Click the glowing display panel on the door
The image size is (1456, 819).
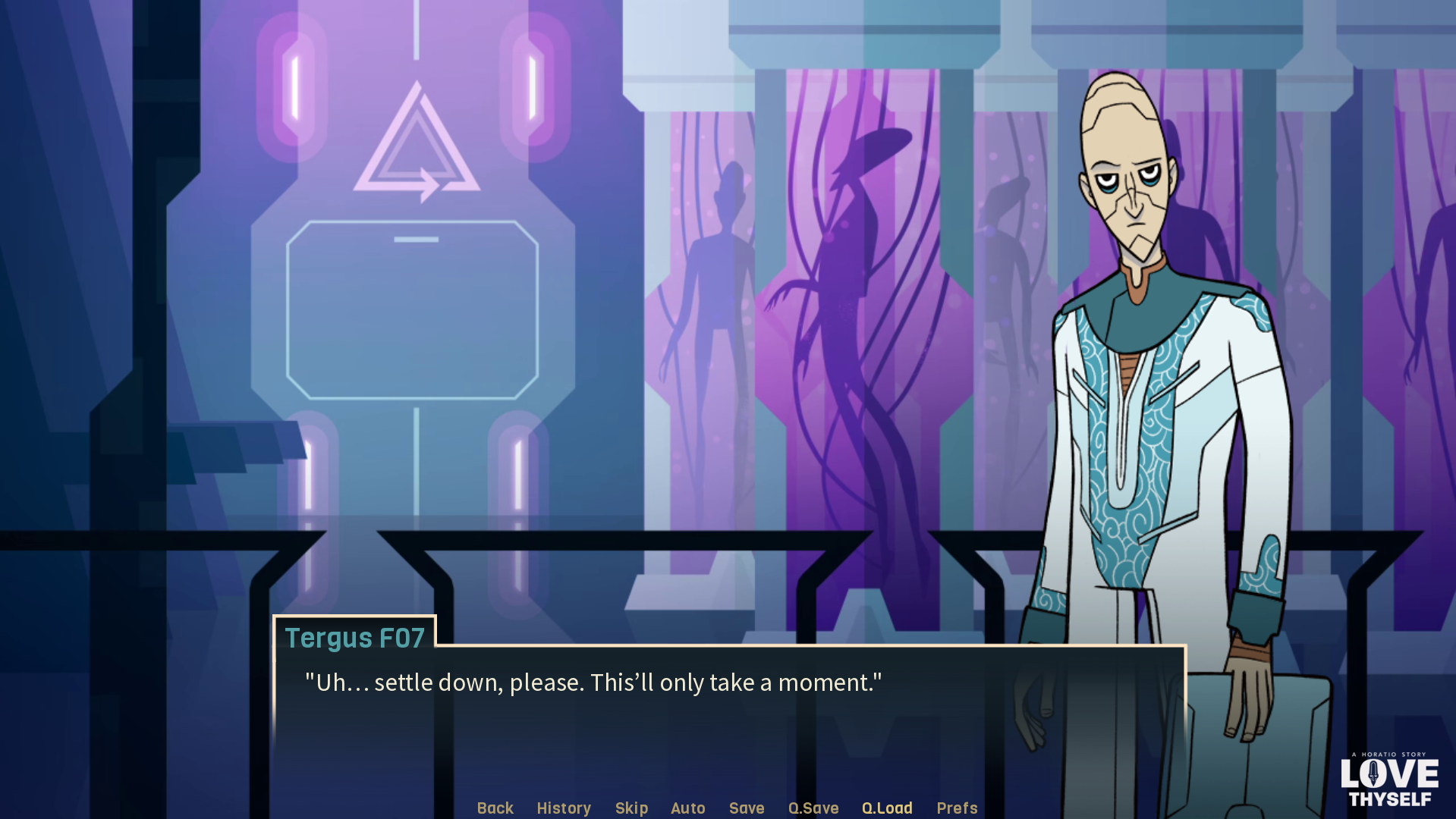(x=414, y=311)
